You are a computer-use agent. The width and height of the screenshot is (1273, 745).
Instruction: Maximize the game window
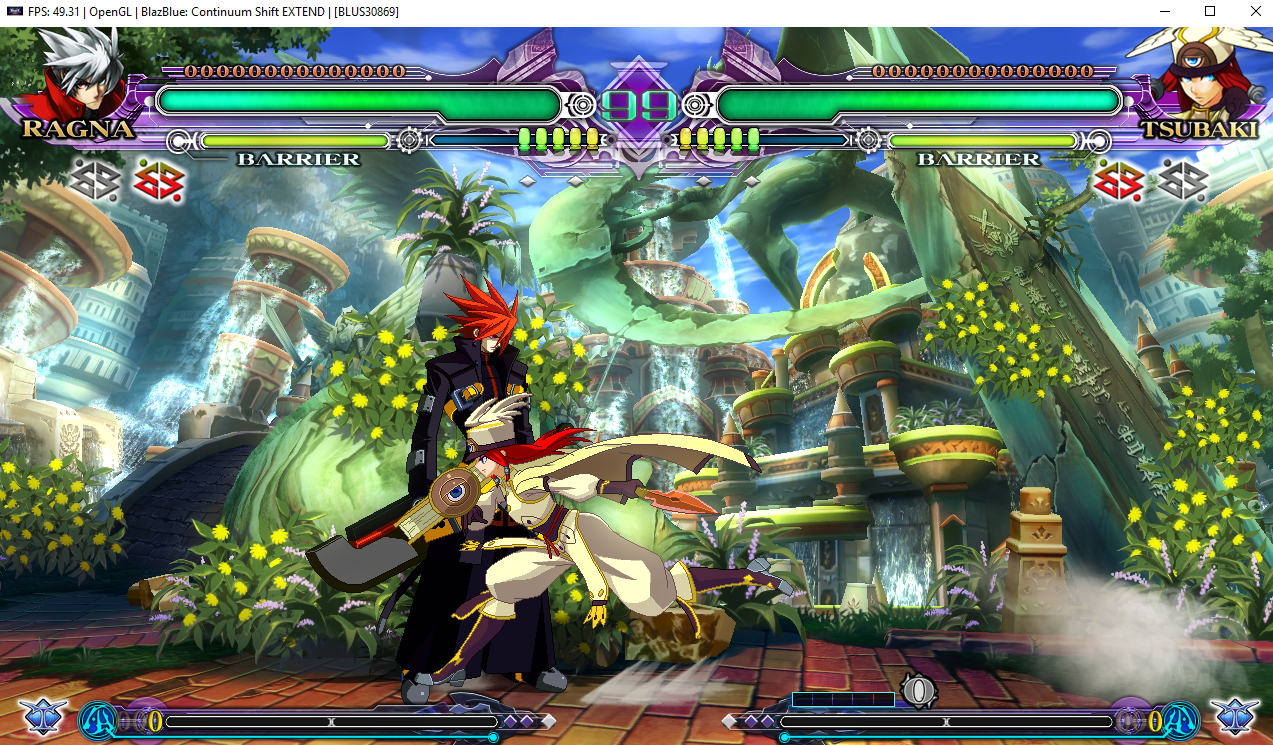coord(1210,11)
